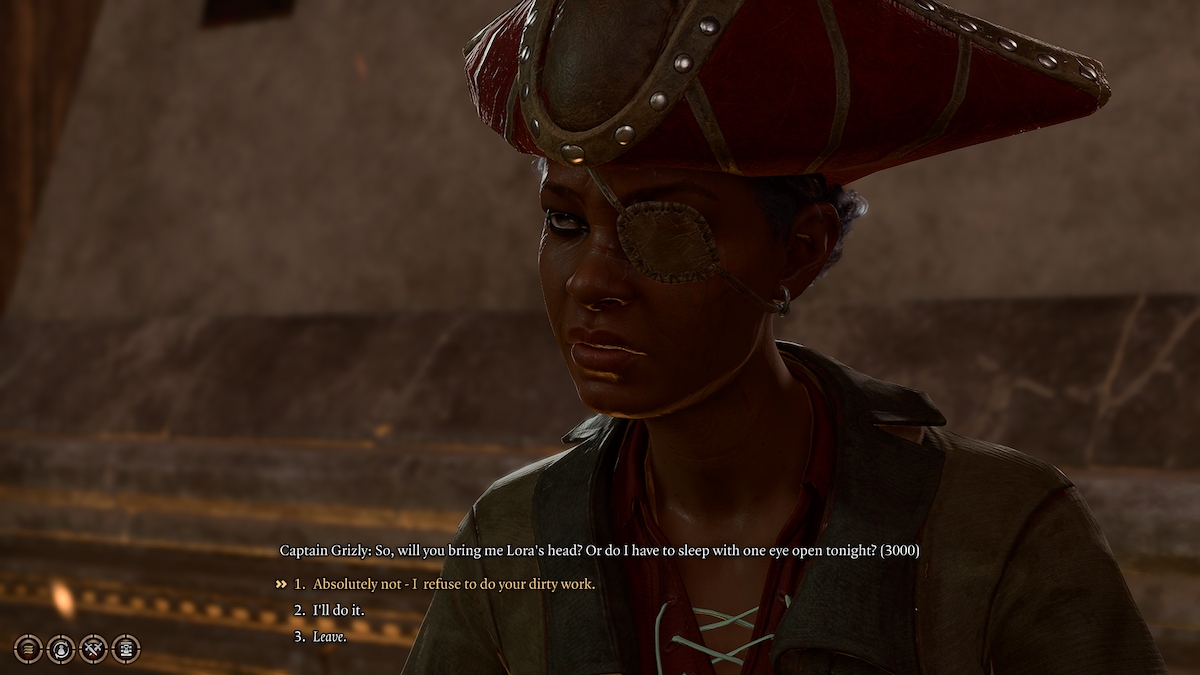Pick the "Leave." dialogue option
Viewport: 1200px width, 675px height.
[x=329, y=636]
